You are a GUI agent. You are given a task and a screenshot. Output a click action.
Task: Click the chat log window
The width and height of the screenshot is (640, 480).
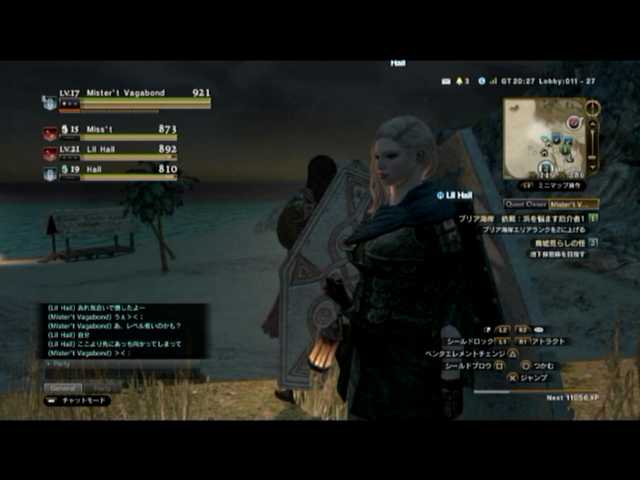(122, 331)
